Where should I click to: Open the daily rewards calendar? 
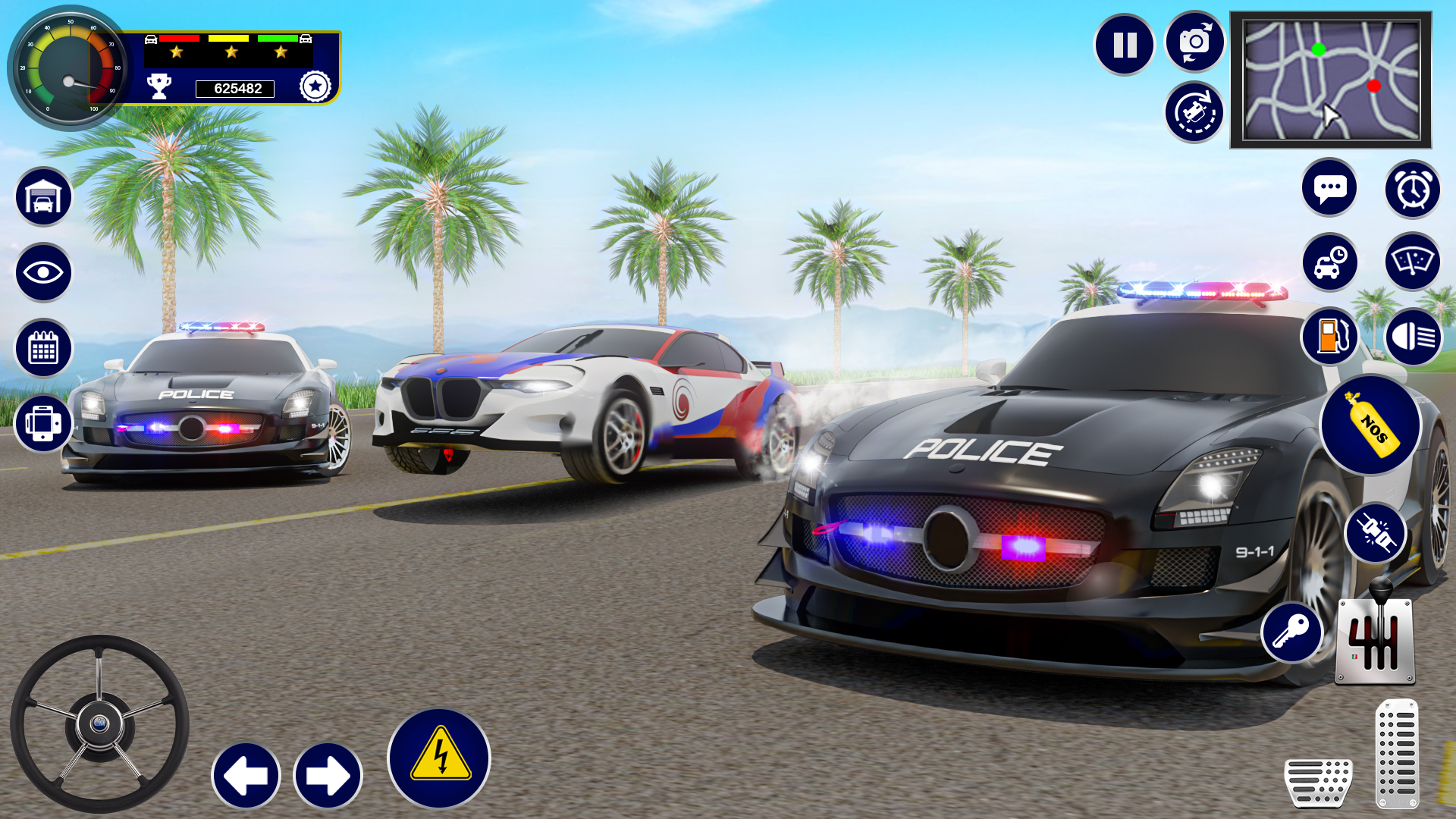(42, 347)
